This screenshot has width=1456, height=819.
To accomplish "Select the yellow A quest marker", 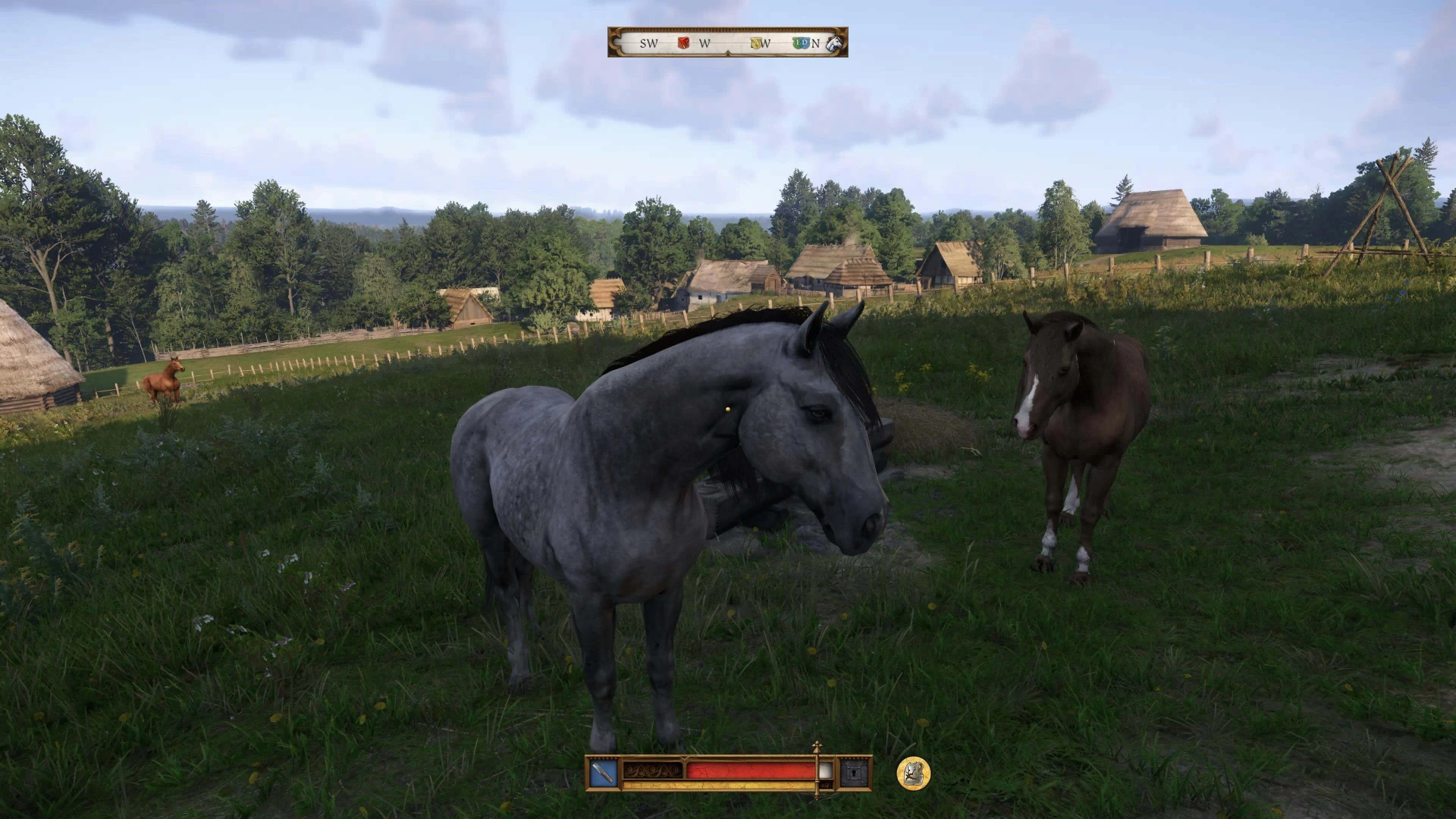I will (755, 43).
